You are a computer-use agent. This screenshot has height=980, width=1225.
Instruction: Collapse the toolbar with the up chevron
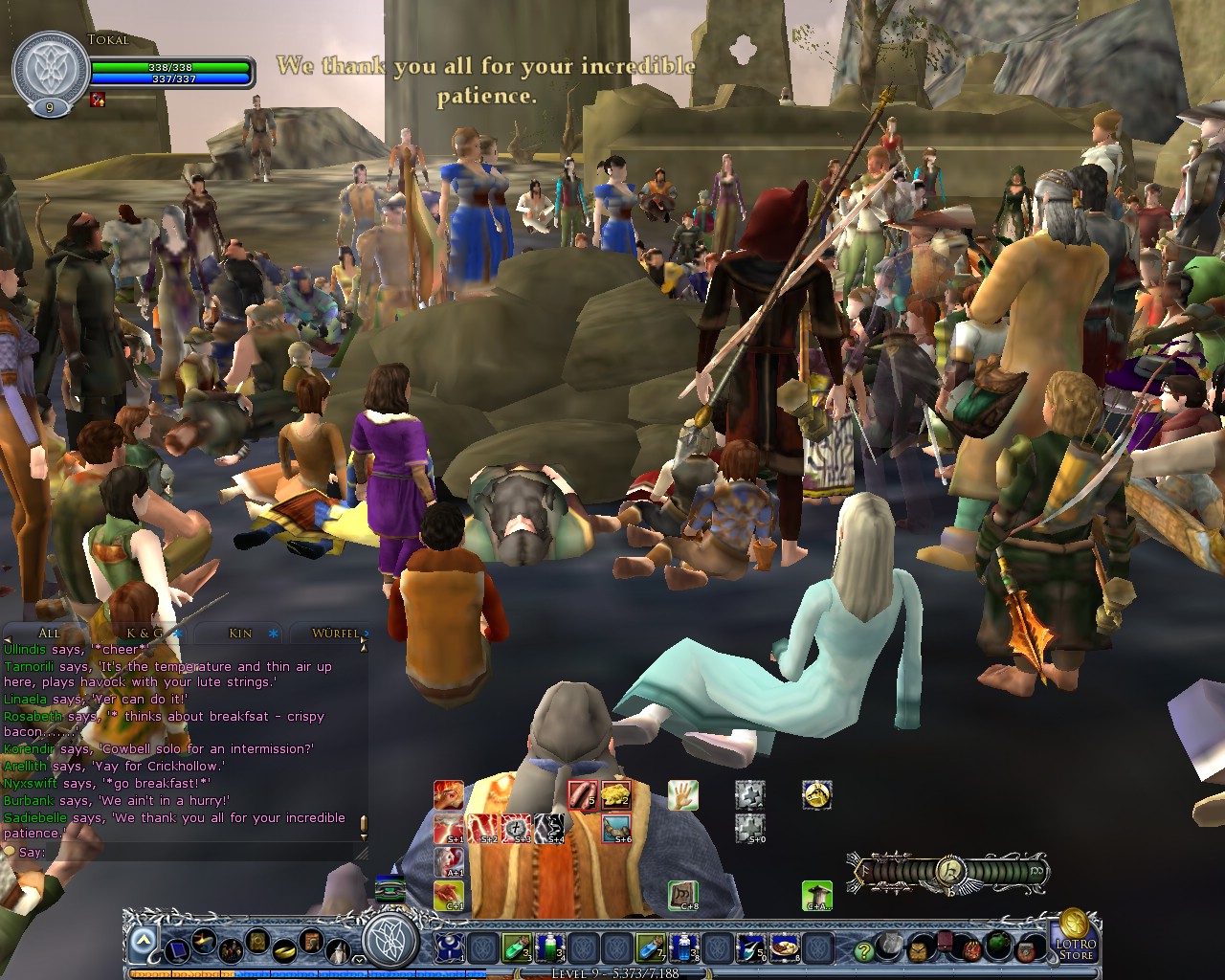pos(142,937)
